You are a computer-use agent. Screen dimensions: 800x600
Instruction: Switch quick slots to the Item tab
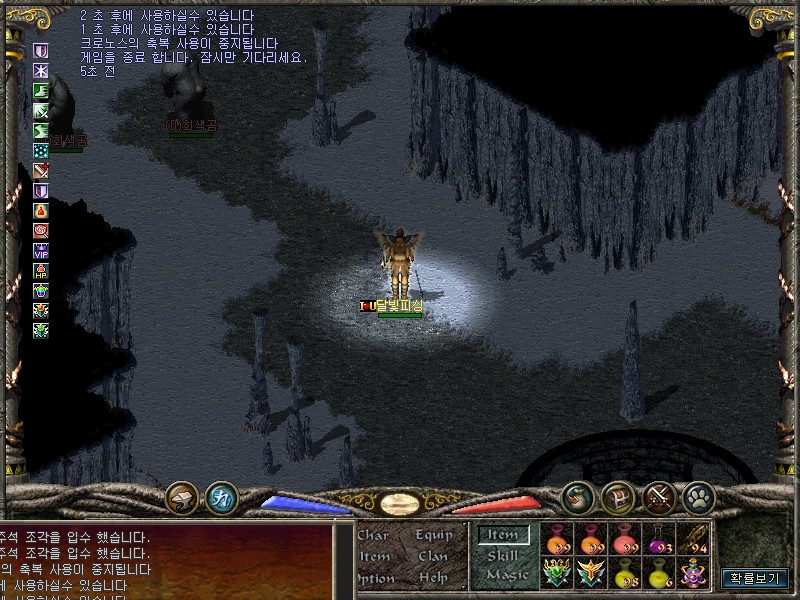[x=503, y=536]
